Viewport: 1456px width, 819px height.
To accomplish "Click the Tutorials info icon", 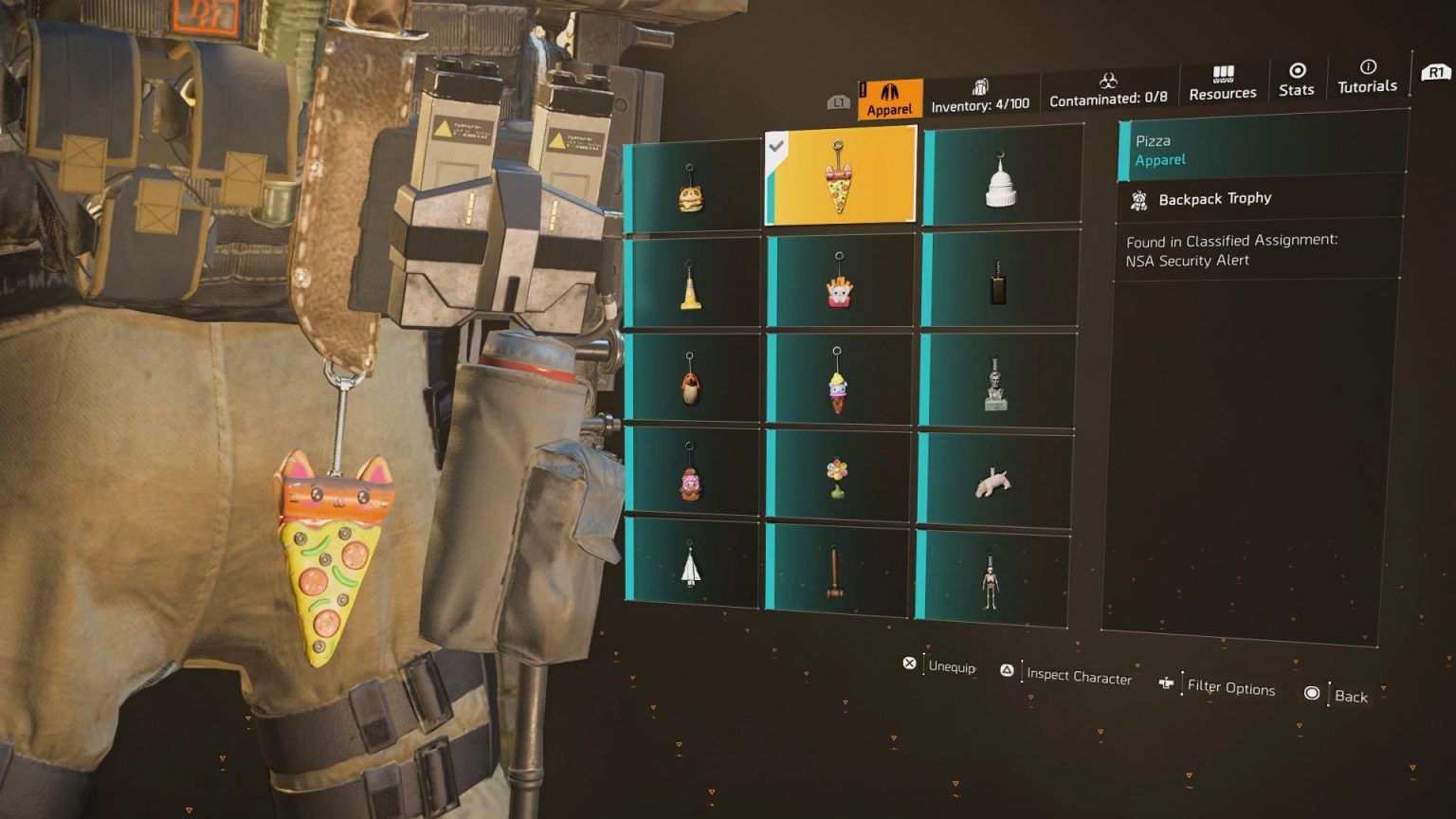I will [x=1367, y=69].
